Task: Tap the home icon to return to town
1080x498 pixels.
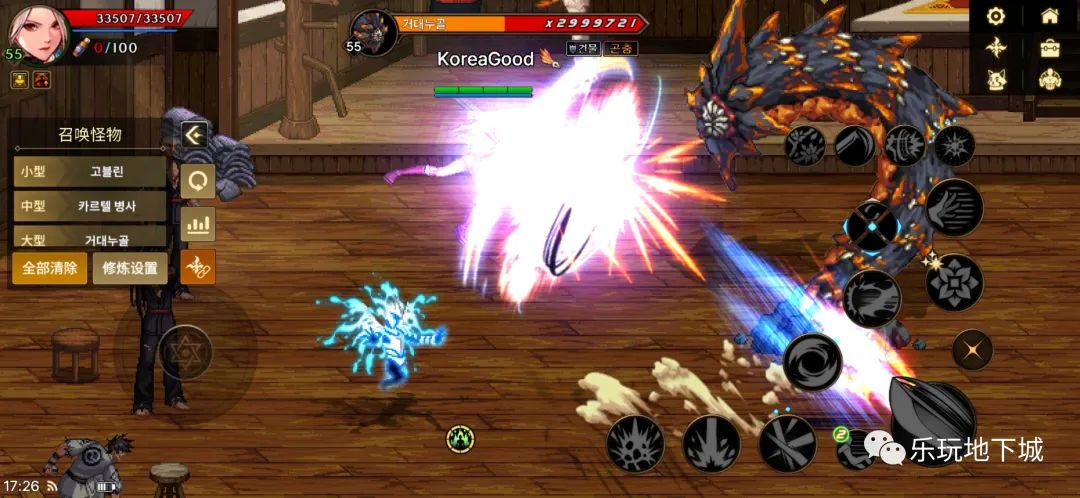Action: point(1049,16)
